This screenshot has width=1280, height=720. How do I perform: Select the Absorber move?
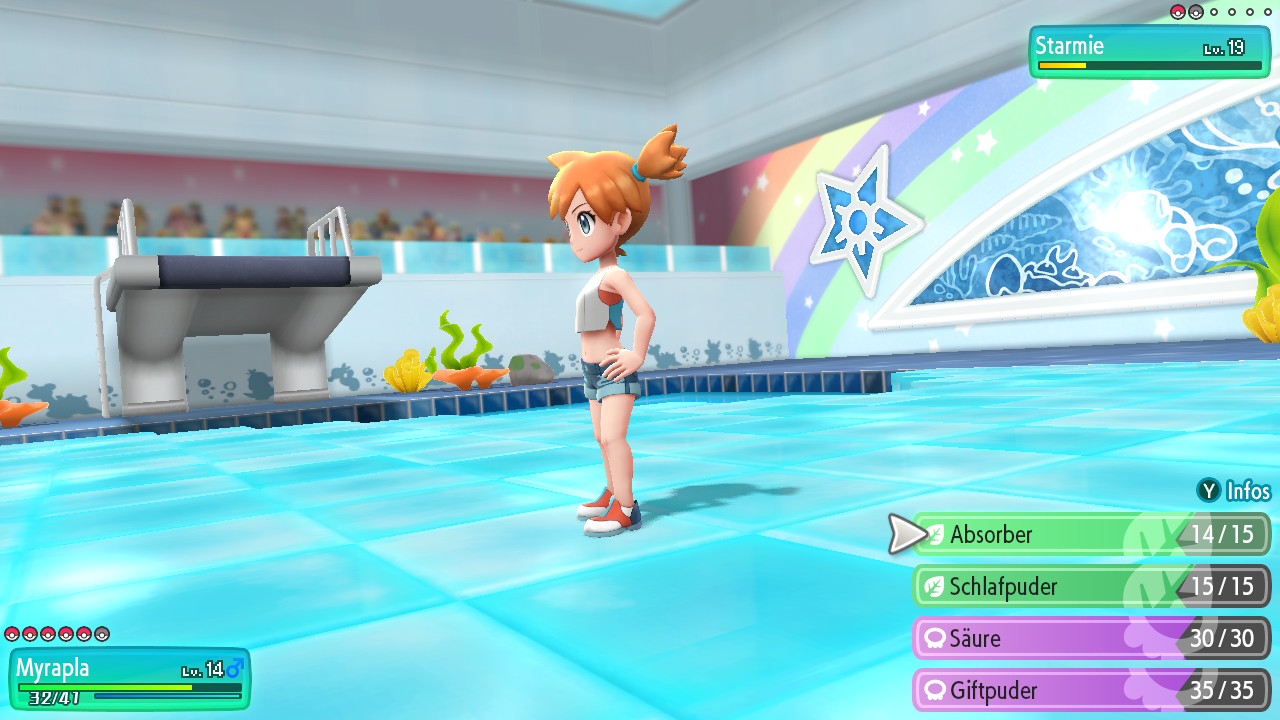pos(1090,534)
